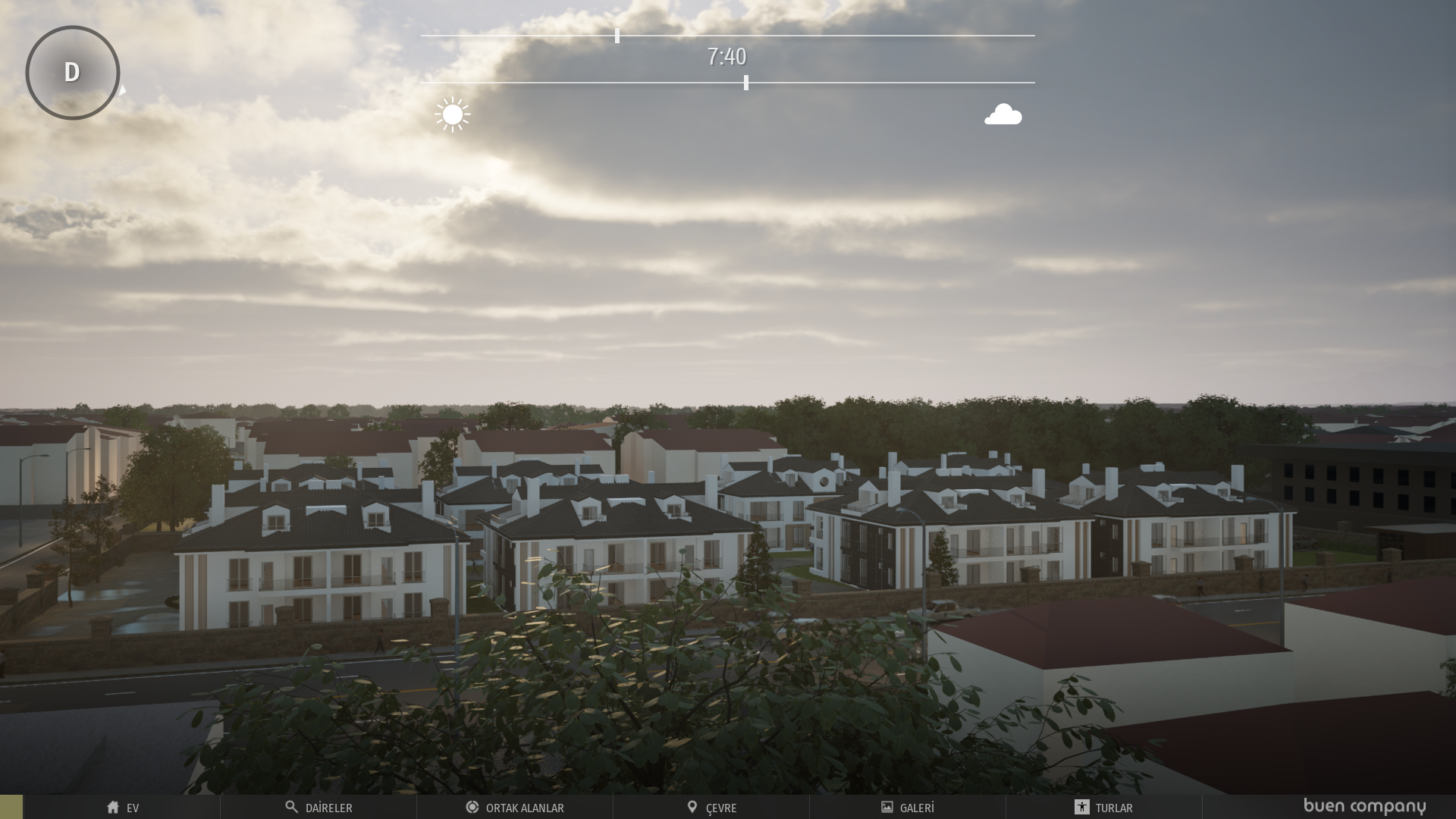Click the olive square at bar's left end
The width and height of the screenshot is (1456, 819).
coord(11,807)
